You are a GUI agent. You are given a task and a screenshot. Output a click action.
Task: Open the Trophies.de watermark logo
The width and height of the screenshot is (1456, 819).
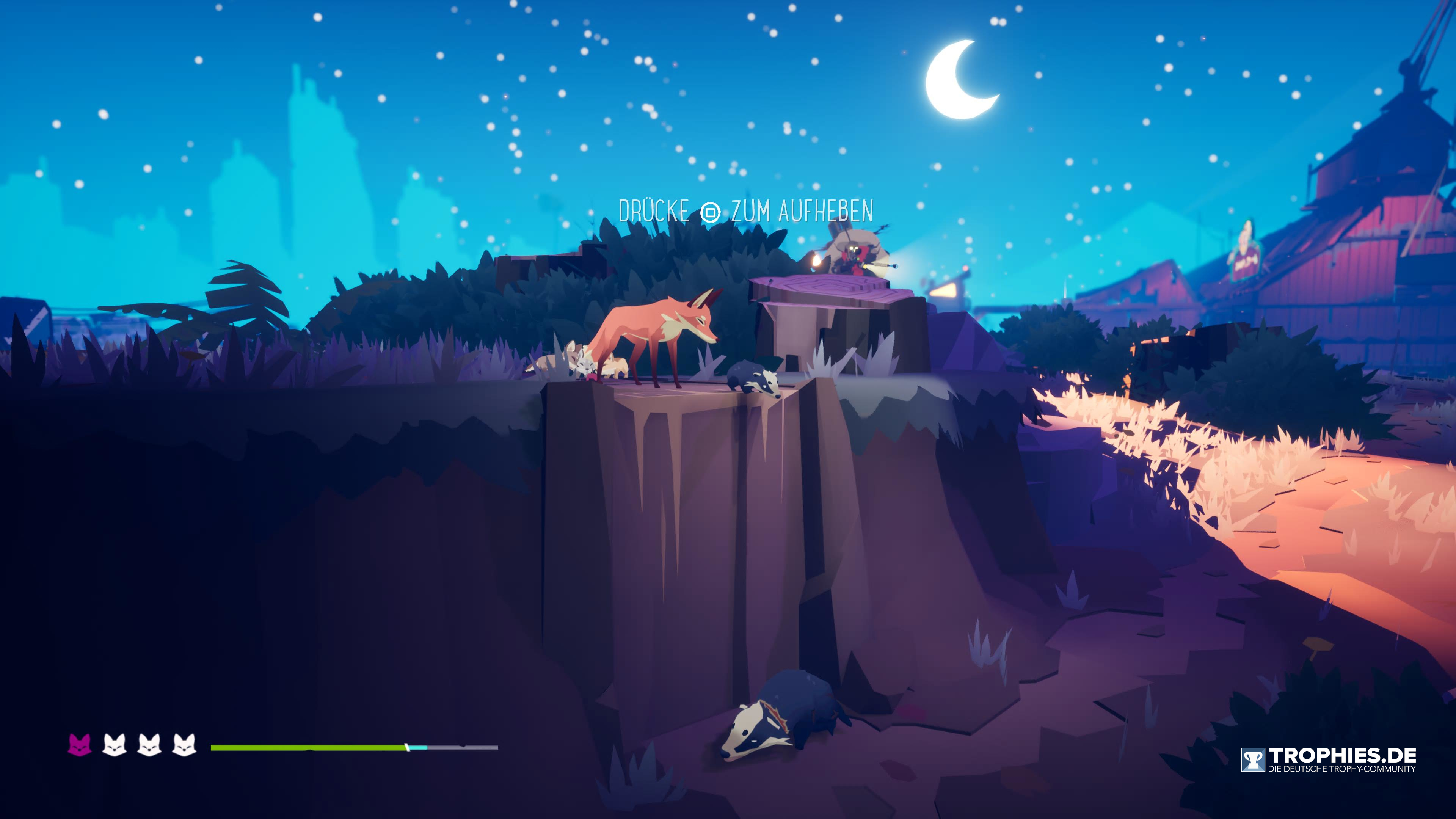tap(1328, 759)
